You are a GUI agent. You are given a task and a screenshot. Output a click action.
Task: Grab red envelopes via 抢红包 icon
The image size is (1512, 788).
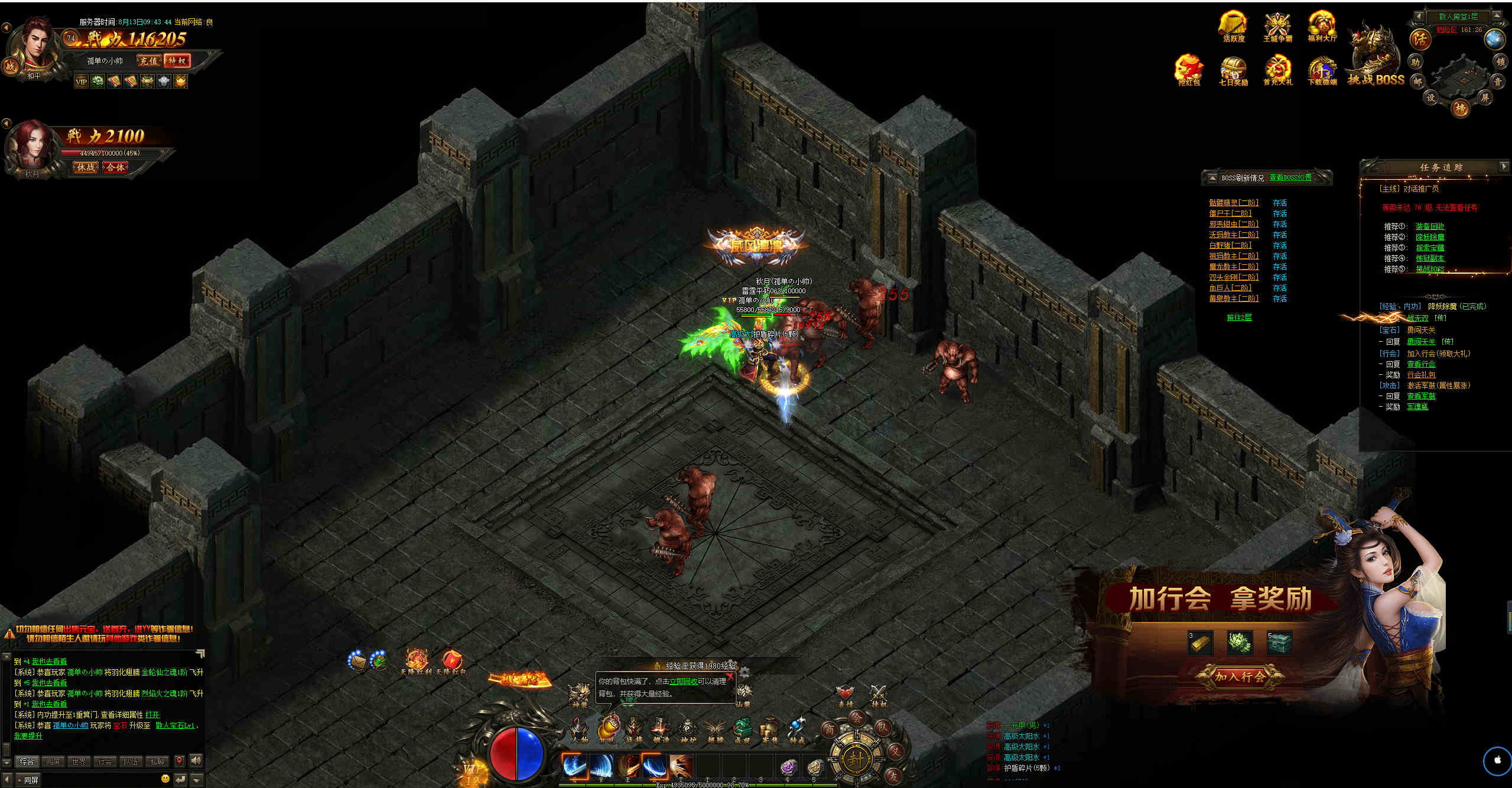coord(1189,70)
